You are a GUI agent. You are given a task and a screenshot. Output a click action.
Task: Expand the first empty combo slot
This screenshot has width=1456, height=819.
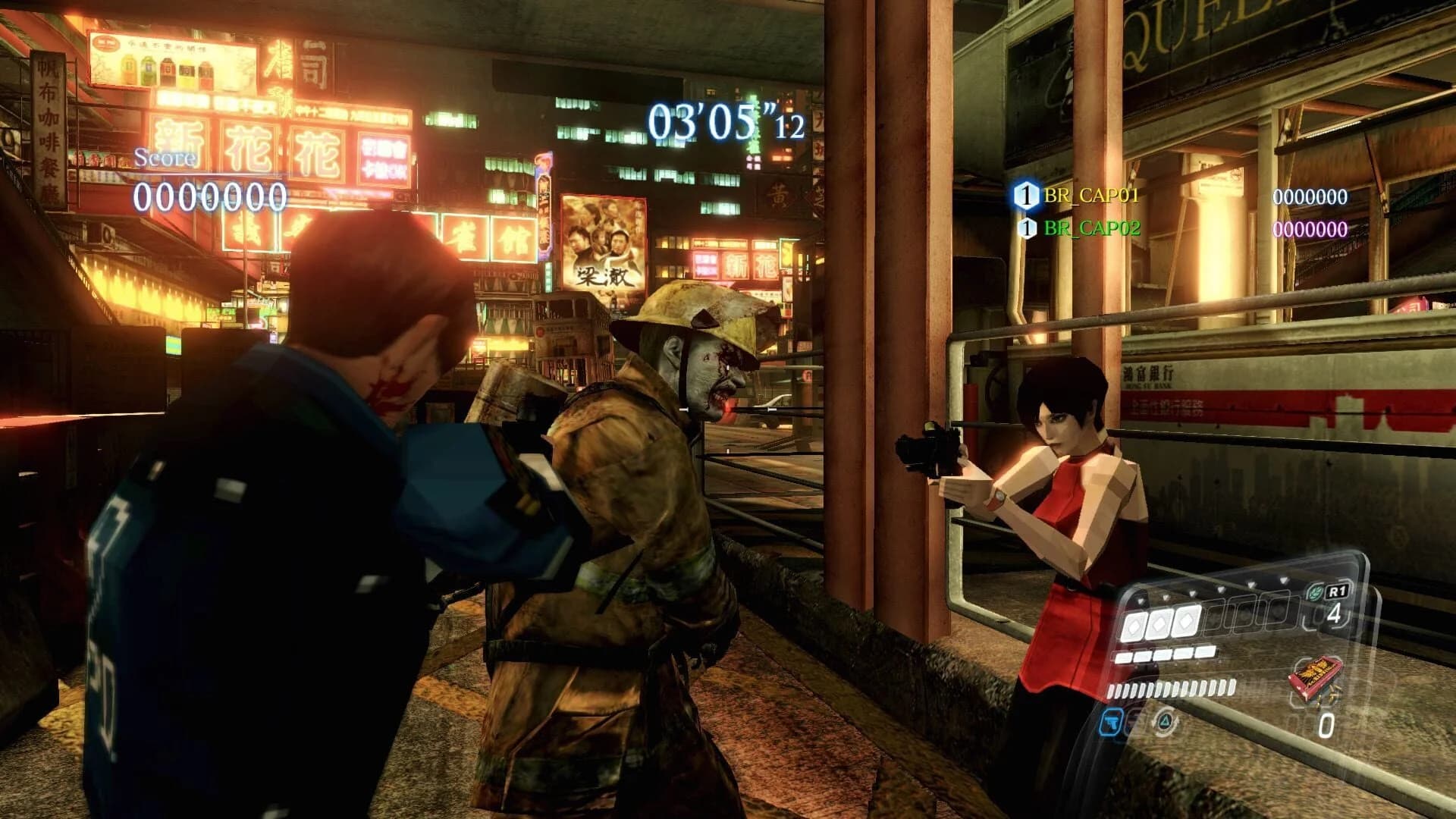(x=1214, y=617)
